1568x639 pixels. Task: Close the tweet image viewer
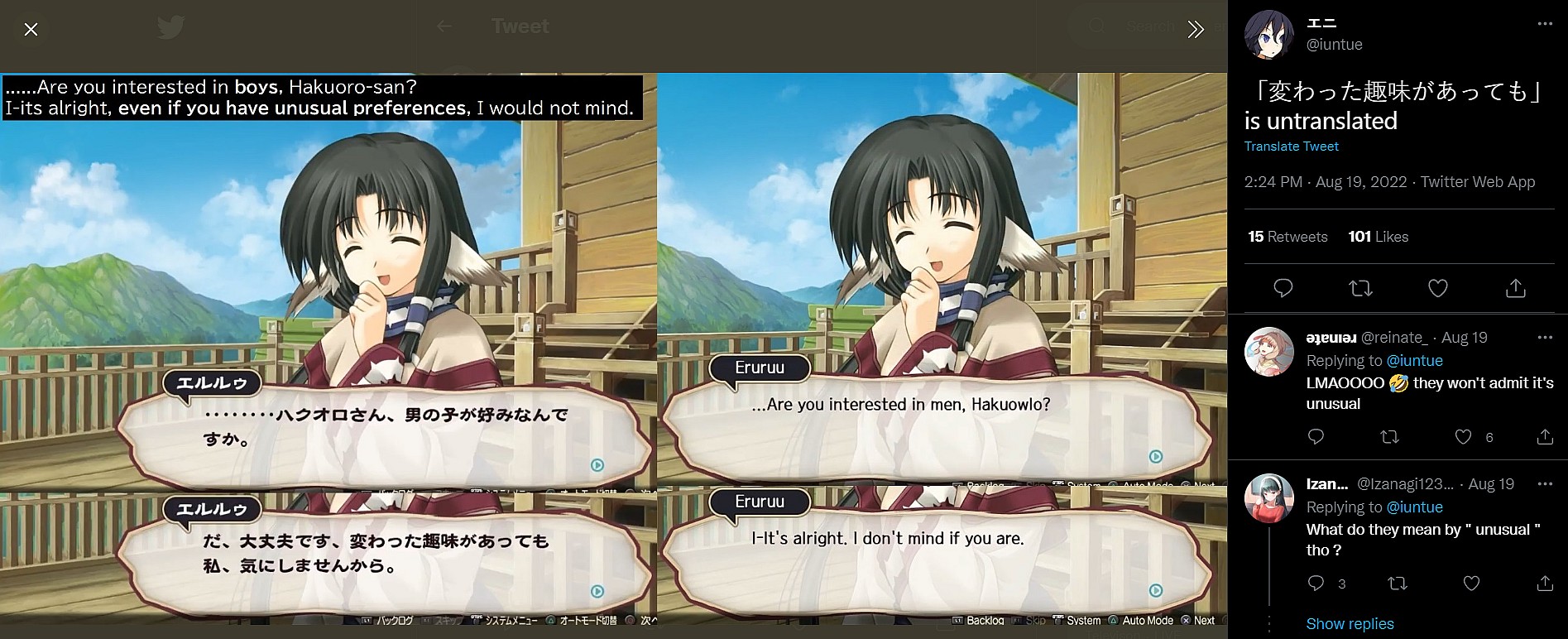coord(31,30)
